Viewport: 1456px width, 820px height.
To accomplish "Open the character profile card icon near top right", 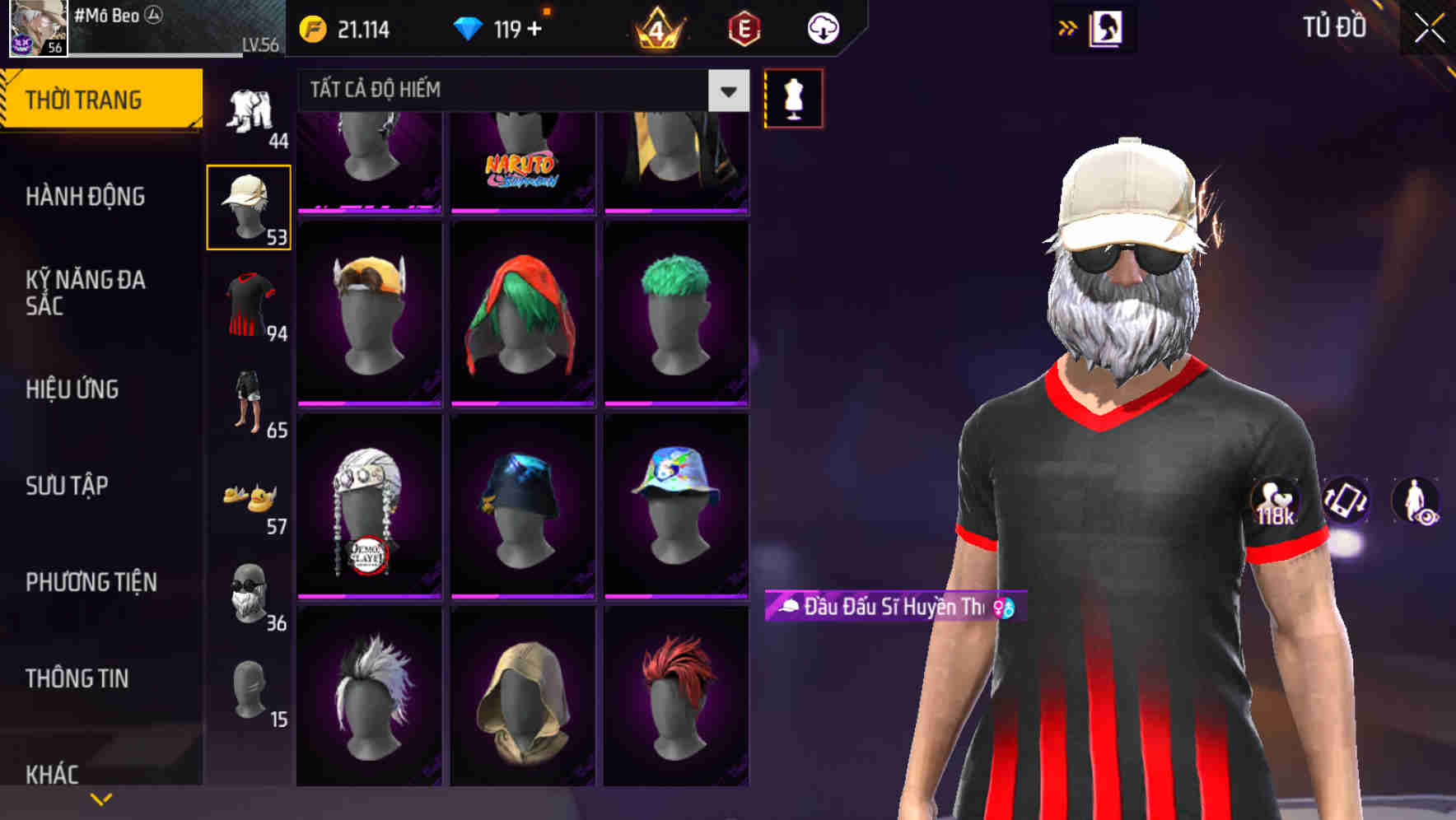I will point(1108,27).
